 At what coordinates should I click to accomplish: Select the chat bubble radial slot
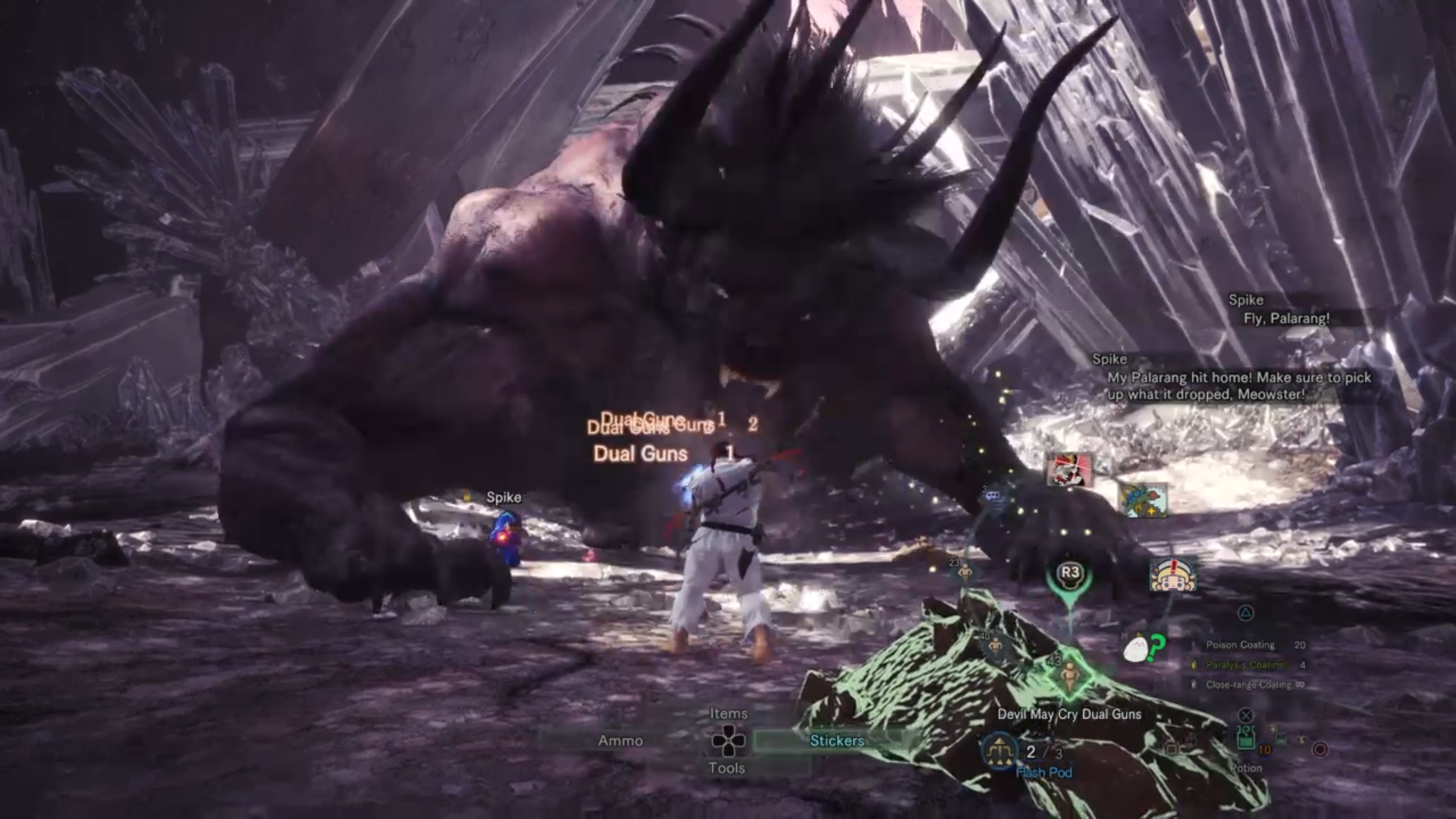coord(993,495)
